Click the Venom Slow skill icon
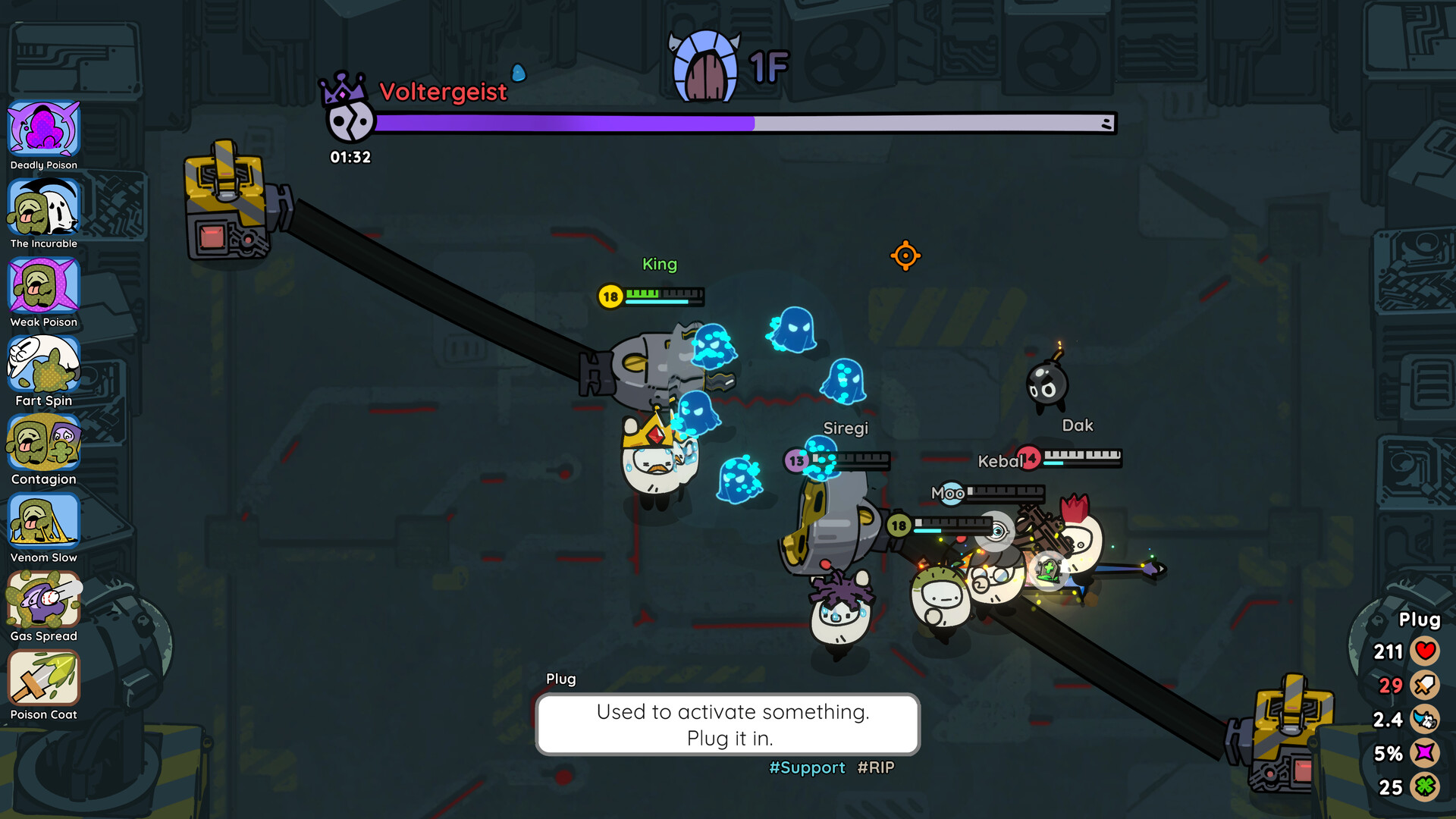This screenshot has width=1456, height=819. [x=43, y=522]
